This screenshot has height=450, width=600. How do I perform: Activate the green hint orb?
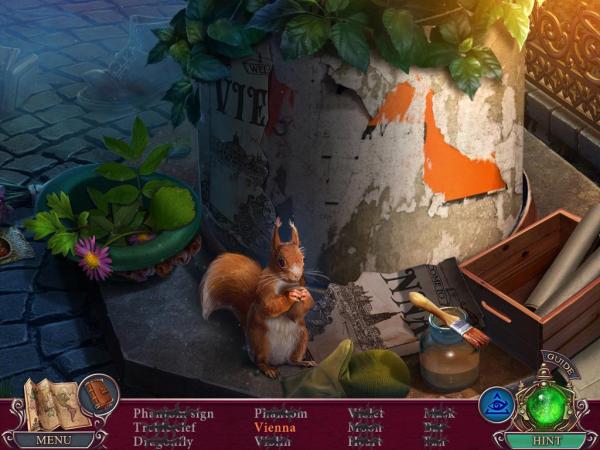point(547,405)
